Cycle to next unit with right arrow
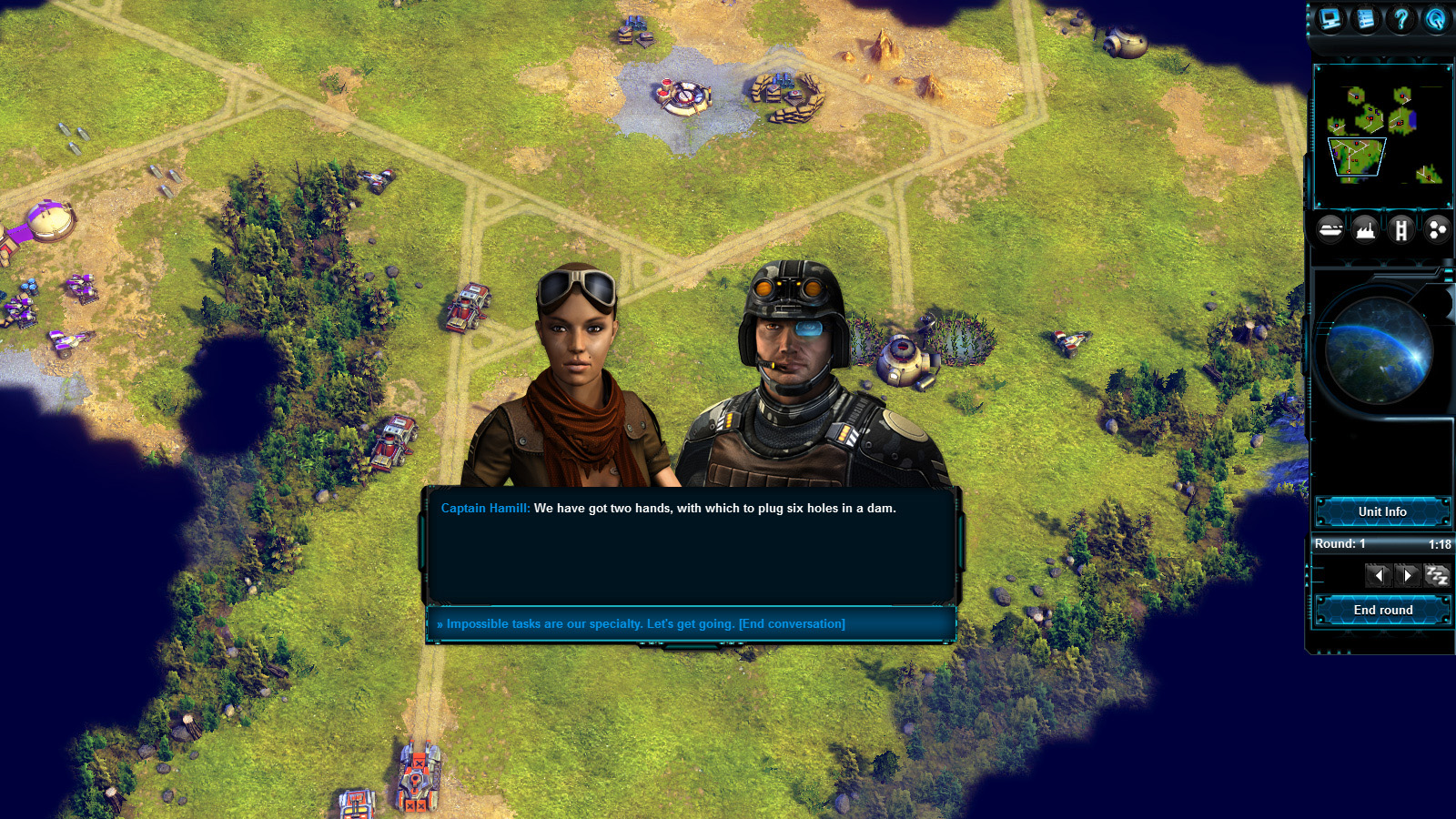The width and height of the screenshot is (1456, 819). 1408,575
